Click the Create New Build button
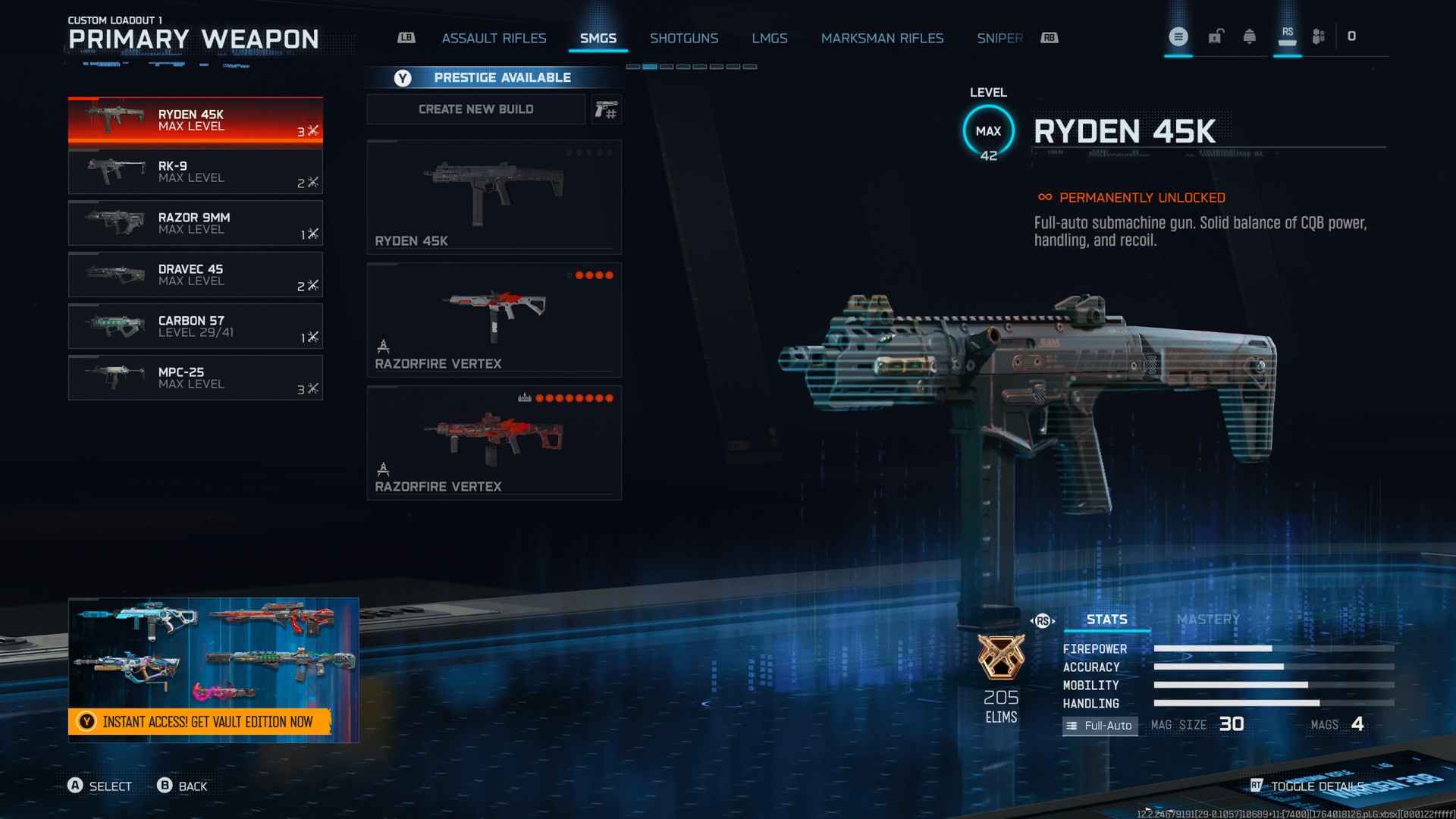 click(475, 109)
